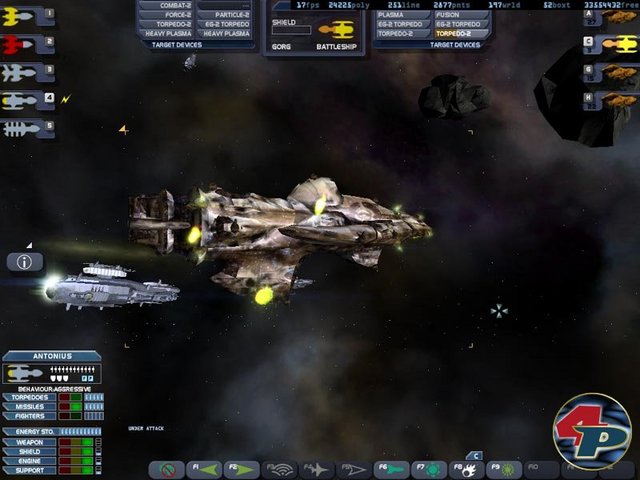Adjust Weapon energy allocation
Image resolution: width=640 pixels, height=480 pixels.
pos(28,441)
